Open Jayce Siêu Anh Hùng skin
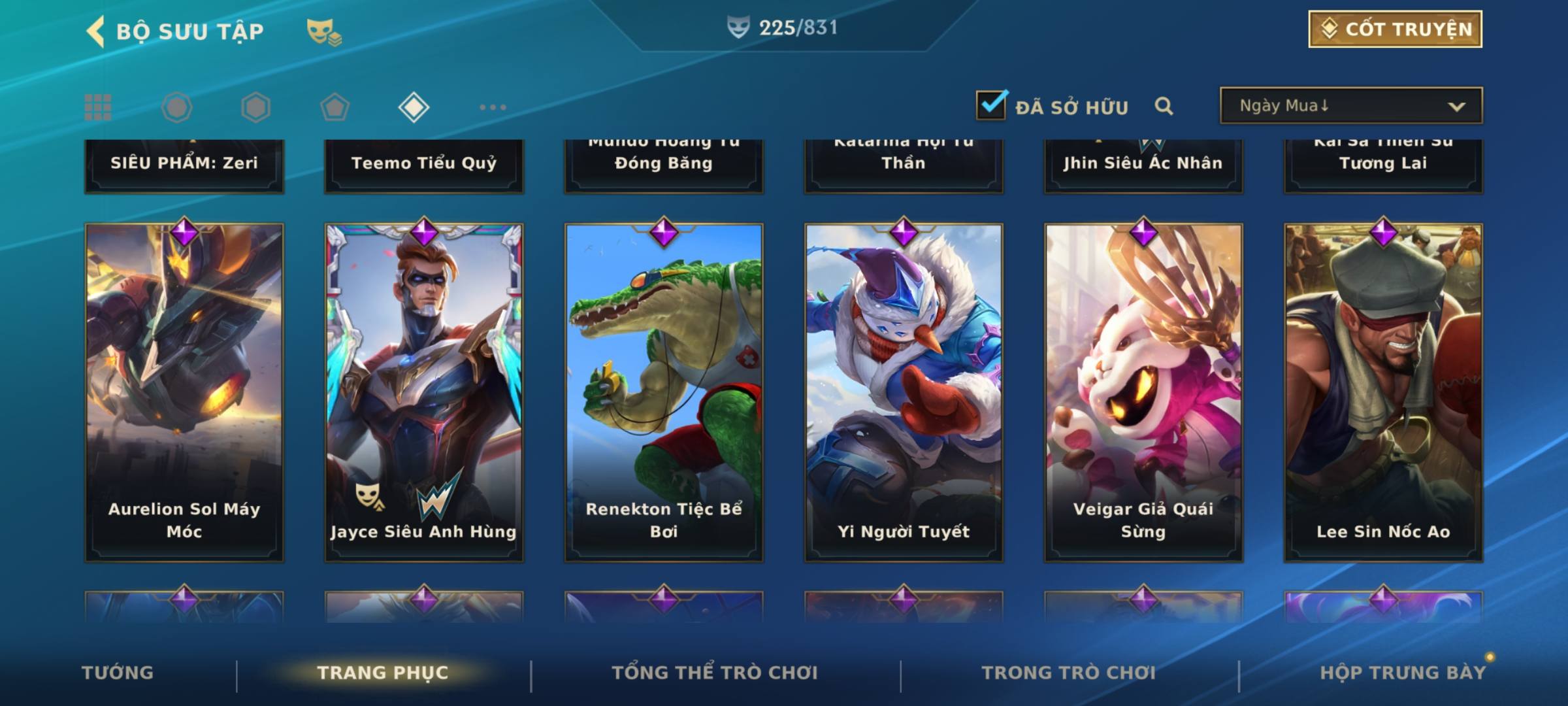Viewport: 1568px width, 706px height. [x=424, y=392]
